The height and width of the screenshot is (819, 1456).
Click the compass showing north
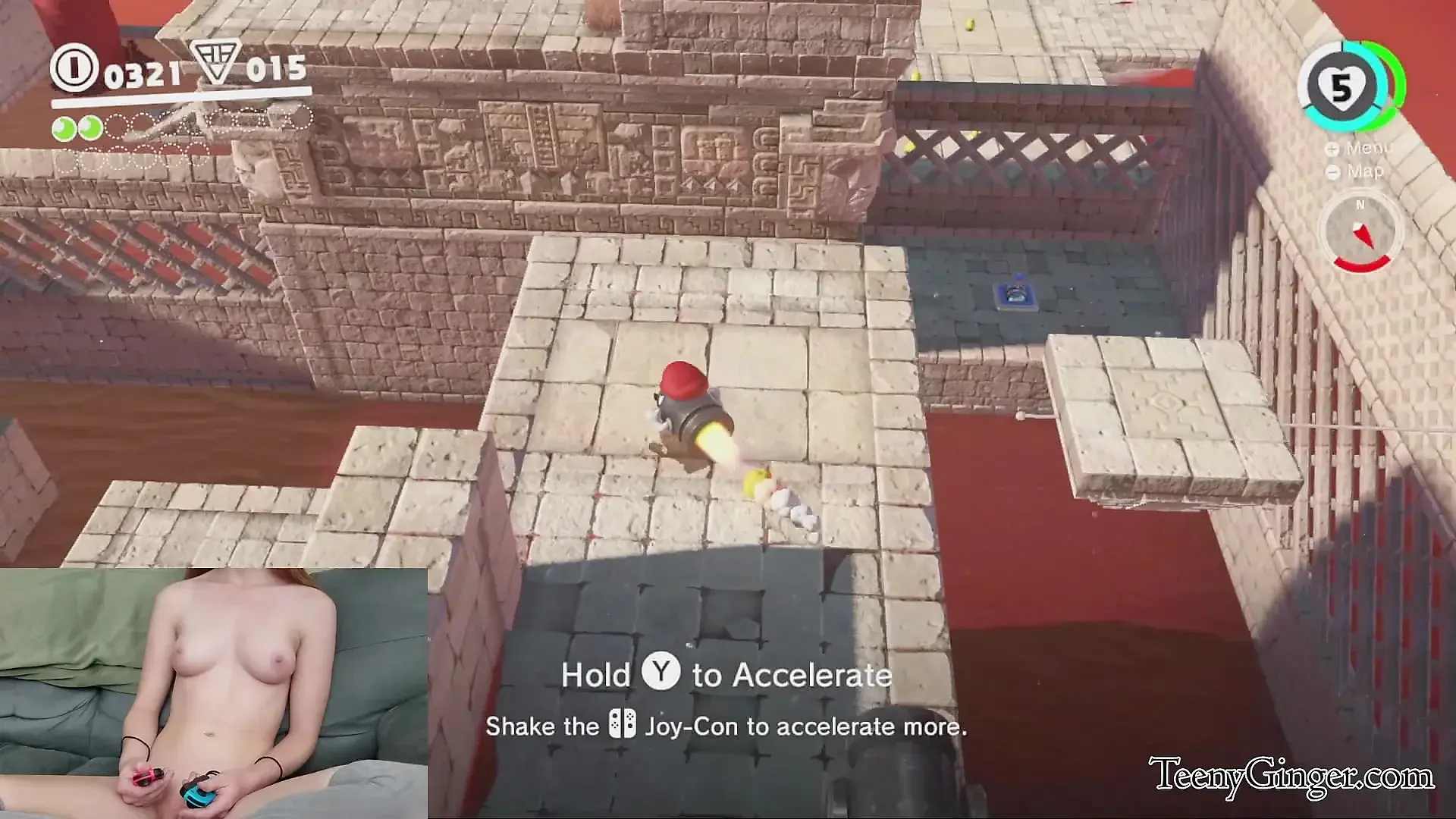(1361, 233)
